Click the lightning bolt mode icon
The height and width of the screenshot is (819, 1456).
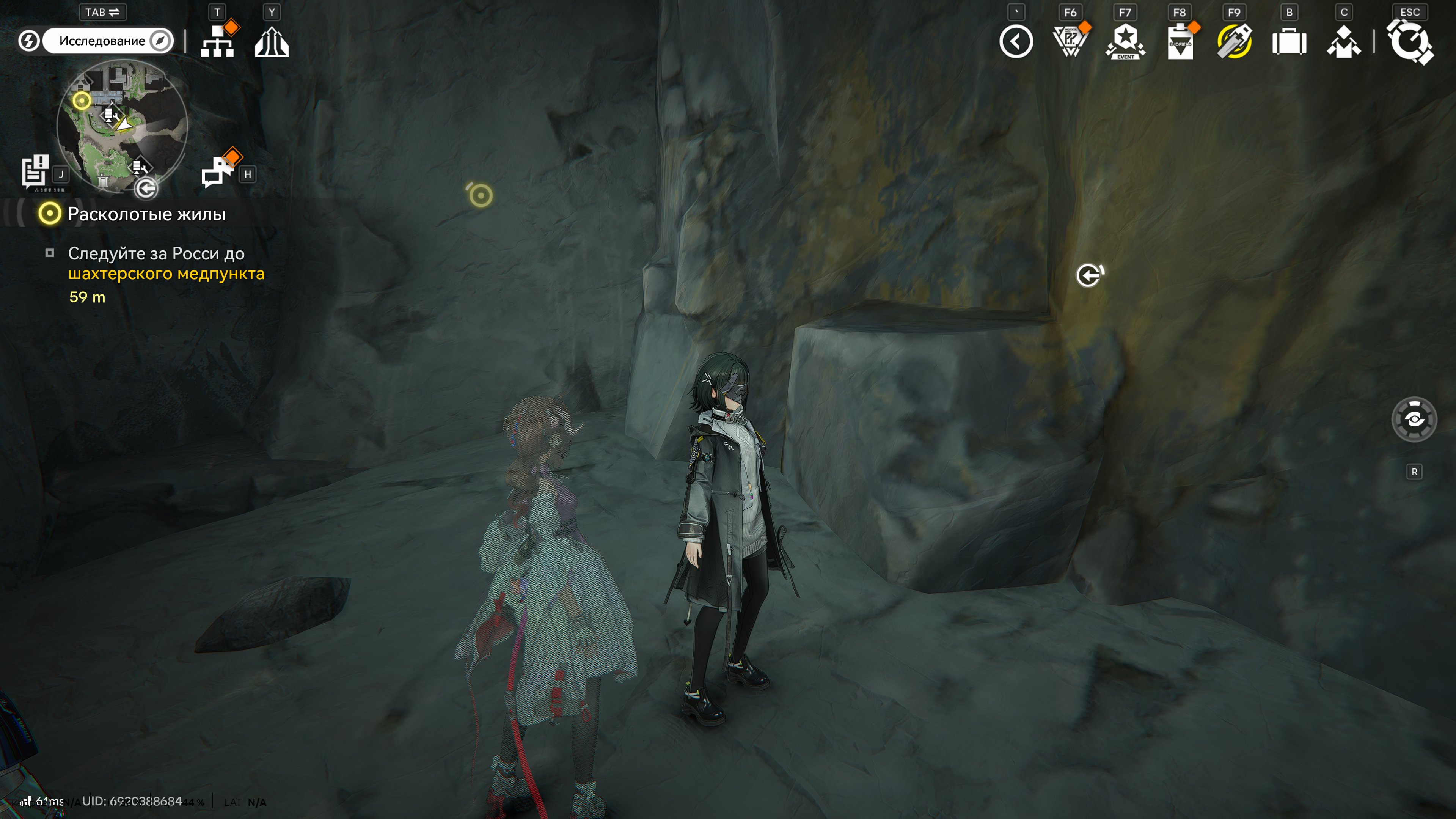pyautogui.click(x=29, y=41)
